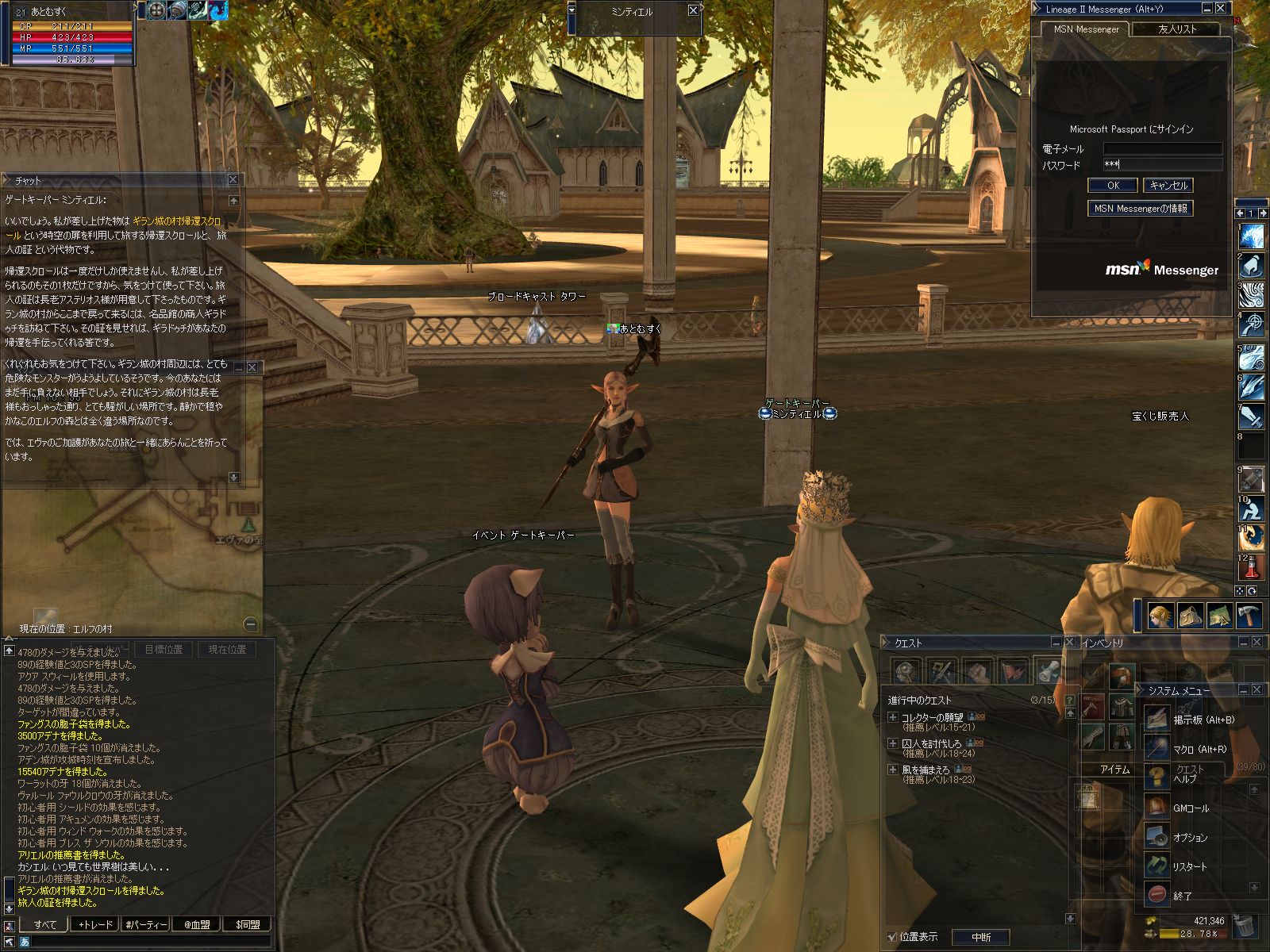1270x952 pixels.
Task: Open オプション from the system menu
Action: point(1190,838)
